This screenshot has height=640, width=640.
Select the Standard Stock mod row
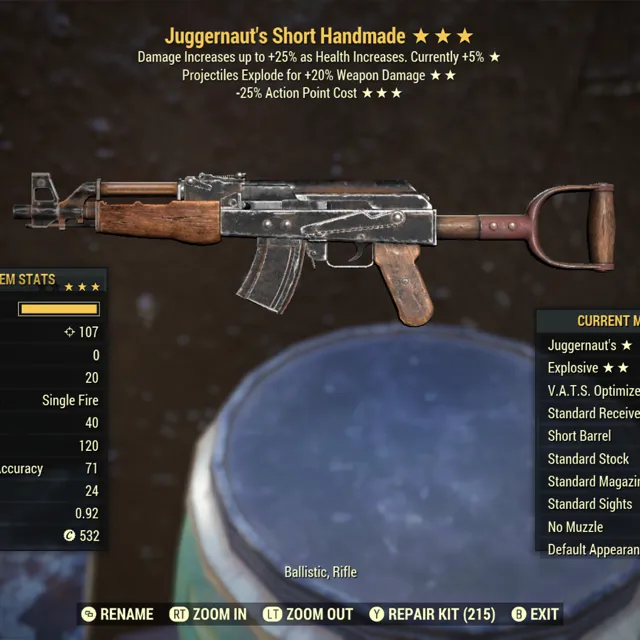pyautogui.click(x=590, y=459)
